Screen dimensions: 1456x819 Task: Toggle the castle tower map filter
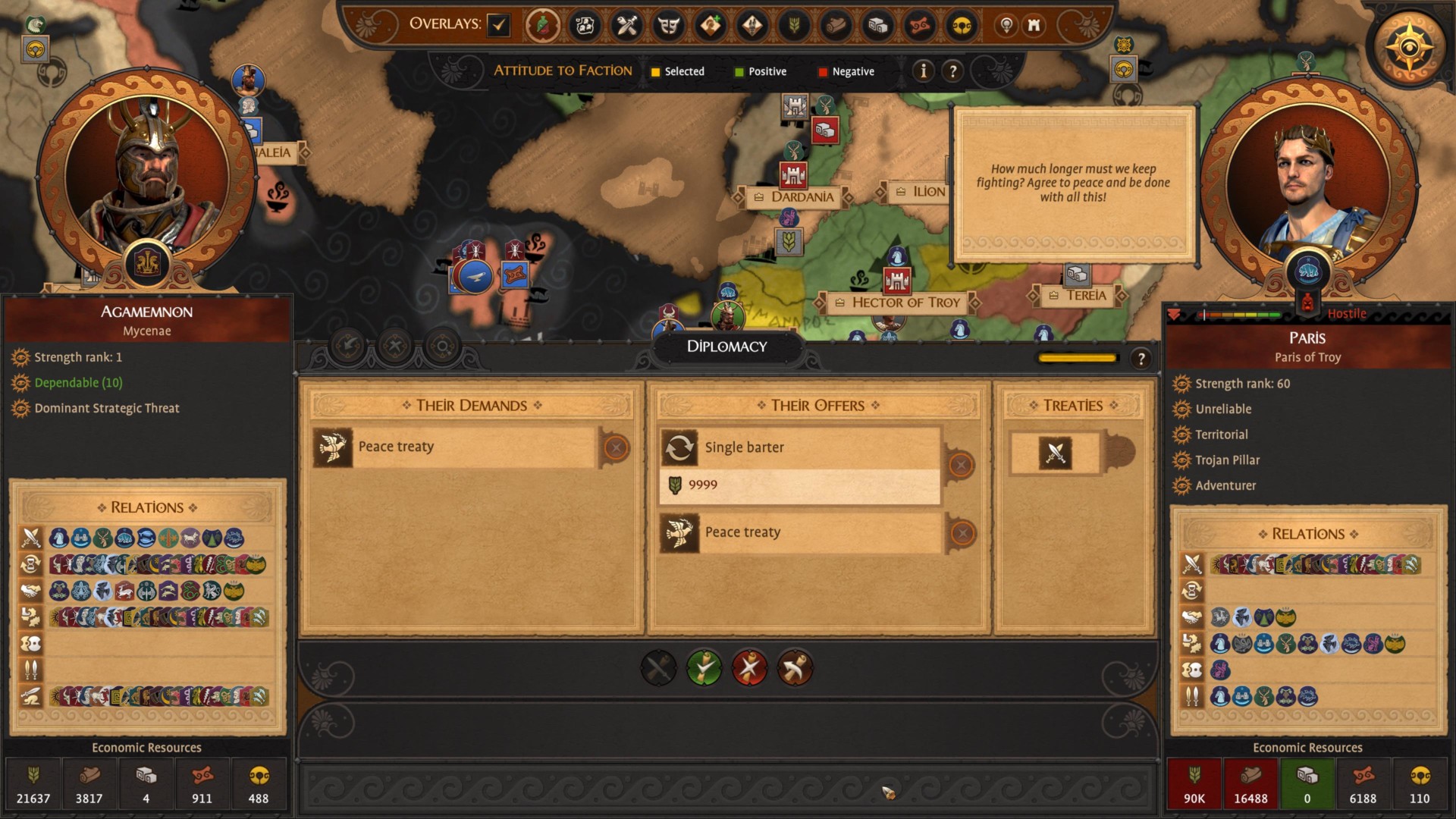coord(1034,26)
